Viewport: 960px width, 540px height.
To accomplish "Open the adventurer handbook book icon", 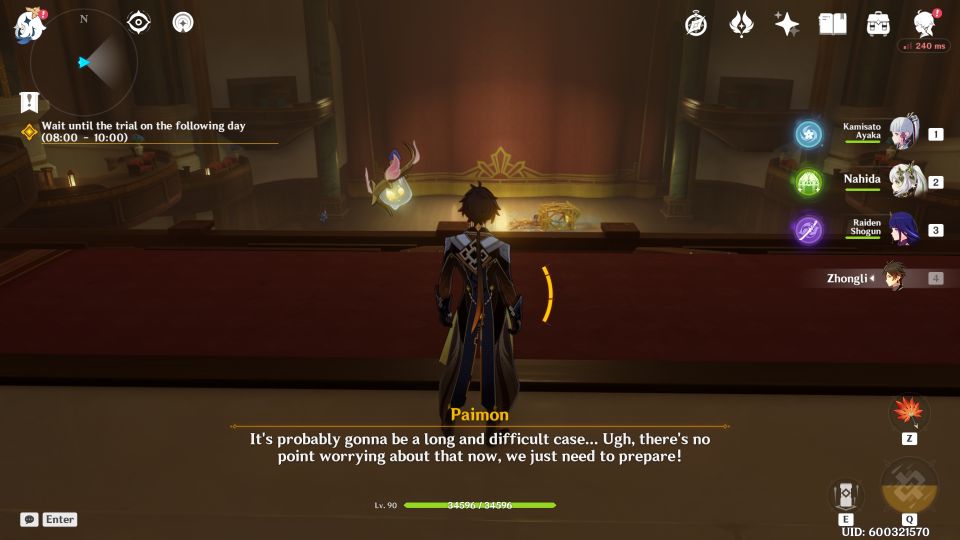I will (x=833, y=24).
